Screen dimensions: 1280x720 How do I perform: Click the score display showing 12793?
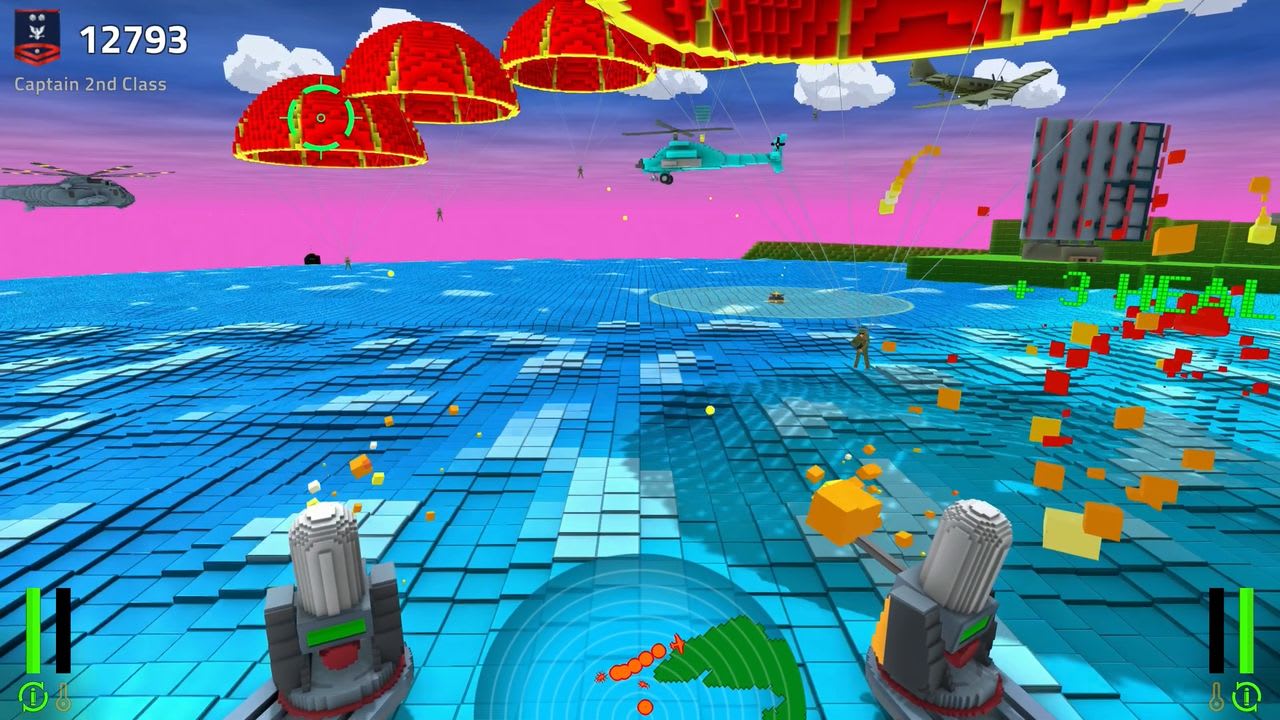tap(136, 41)
